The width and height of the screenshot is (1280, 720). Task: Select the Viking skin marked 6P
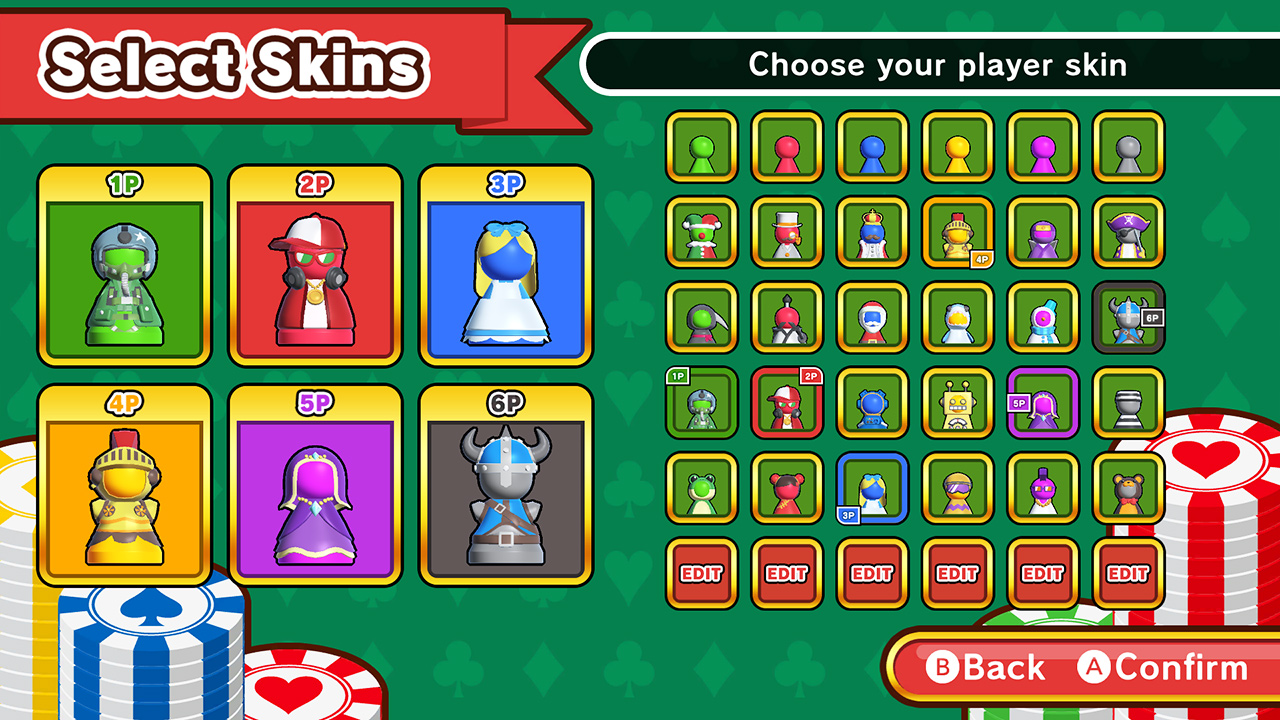(x=1125, y=318)
